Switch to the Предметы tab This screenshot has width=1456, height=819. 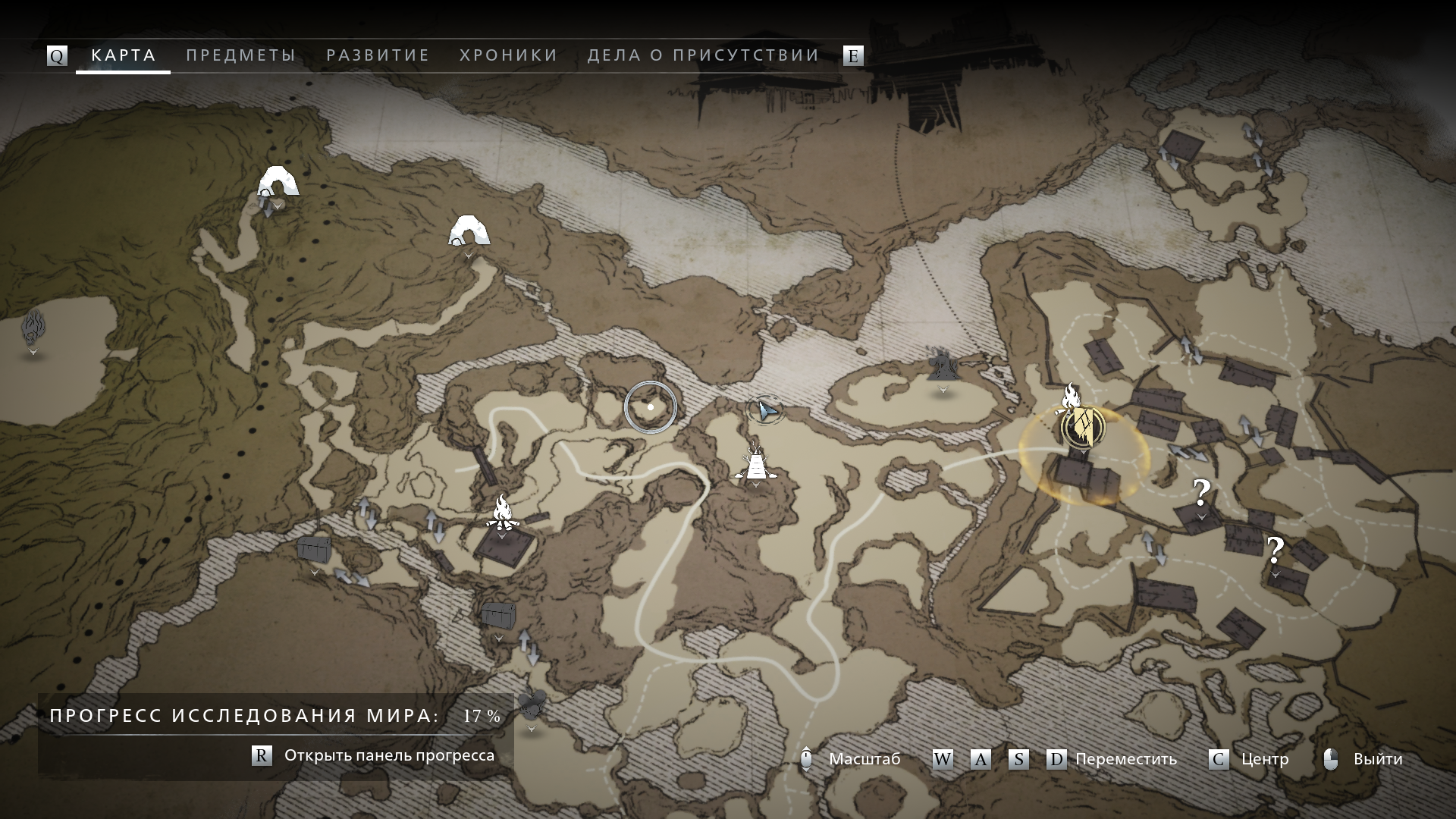click(x=240, y=55)
